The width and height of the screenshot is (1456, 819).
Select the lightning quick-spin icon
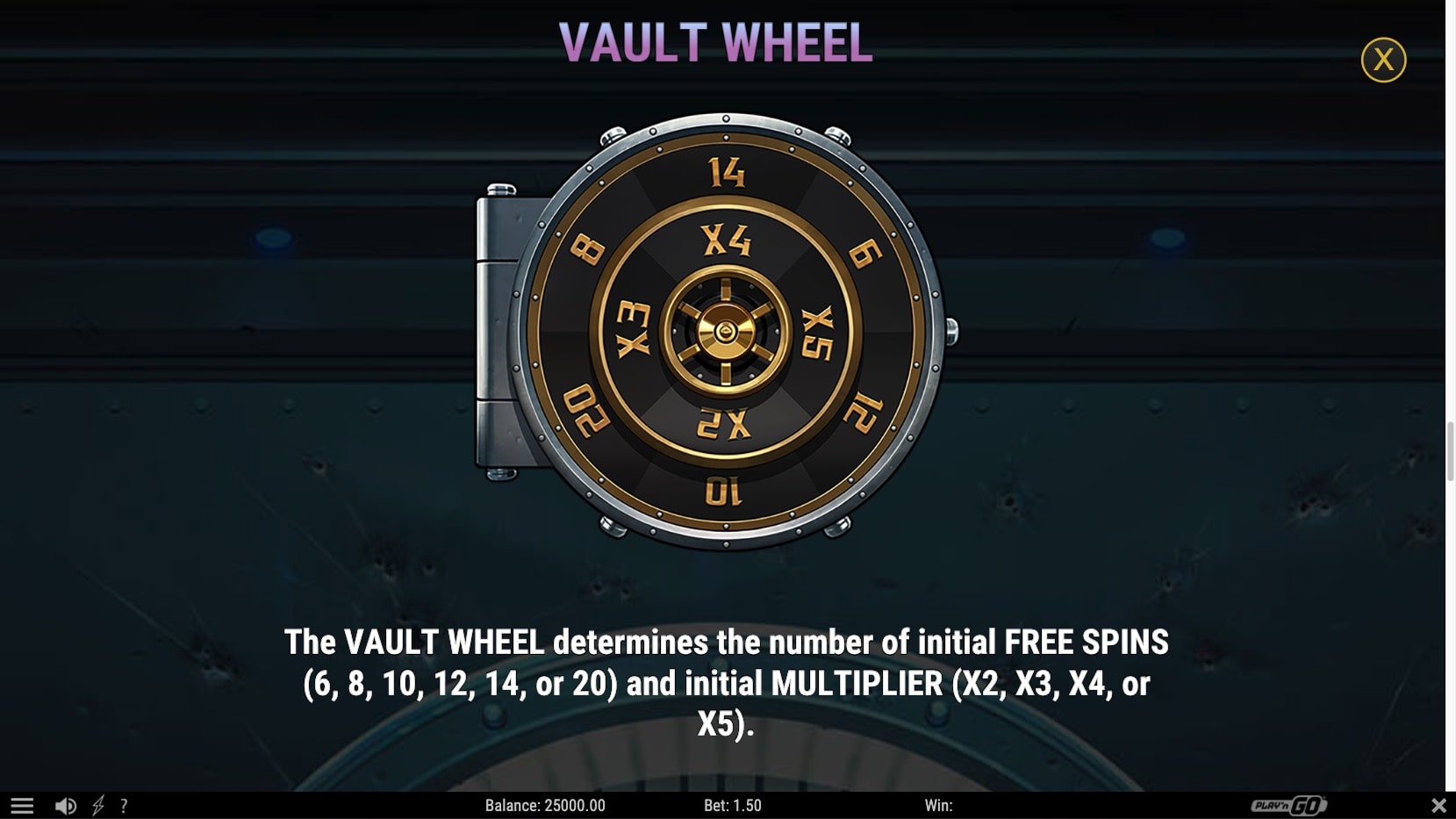point(99,804)
